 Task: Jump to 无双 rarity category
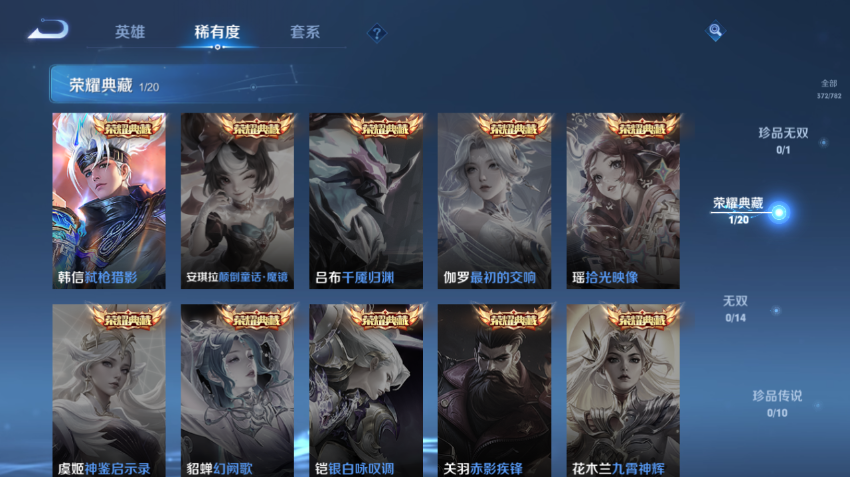pyautogui.click(x=736, y=307)
